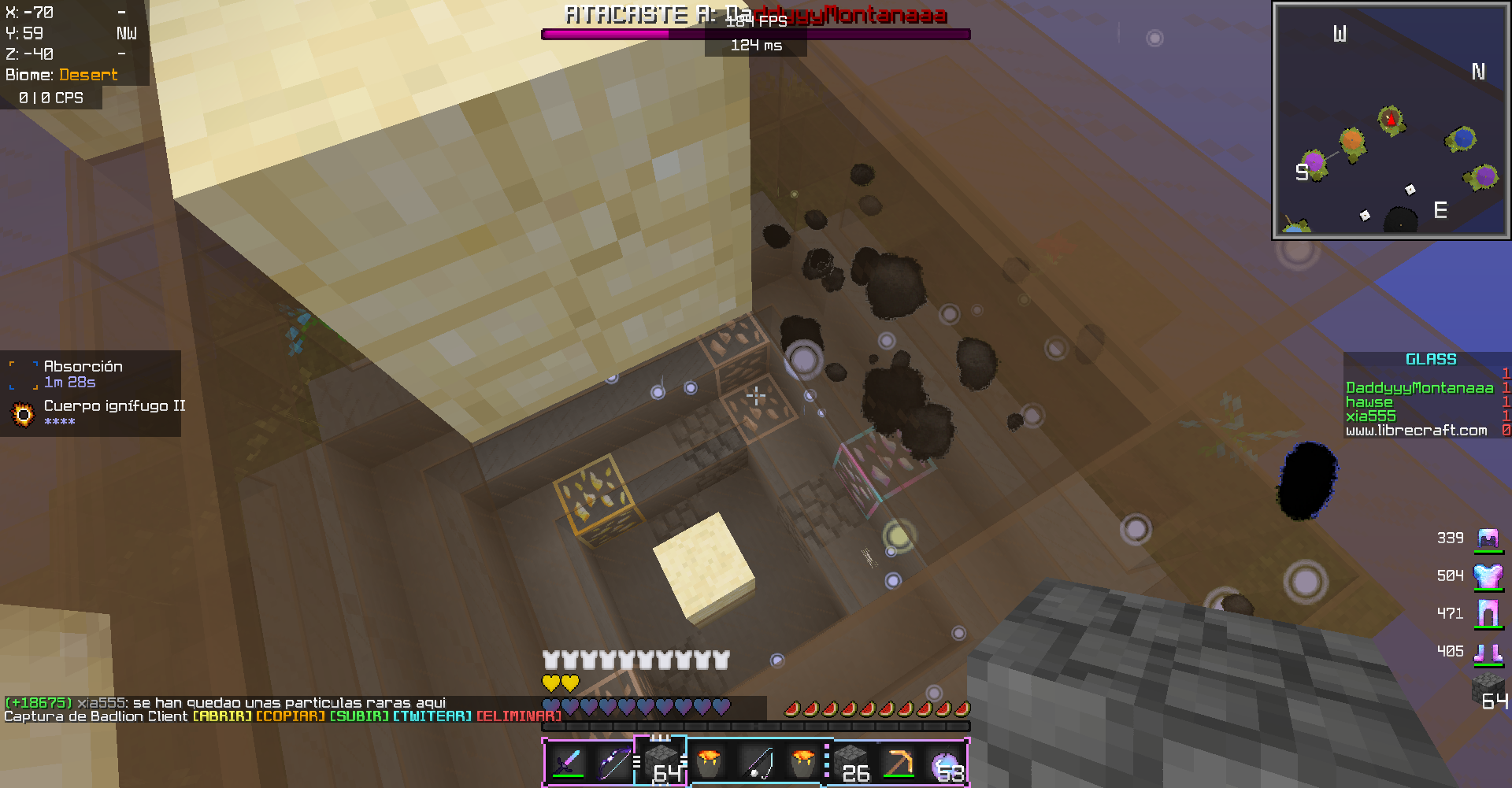Image resolution: width=1512 pixels, height=788 pixels.
Task: Click the chestplate armor status icon
Action: click(1488, 576)
